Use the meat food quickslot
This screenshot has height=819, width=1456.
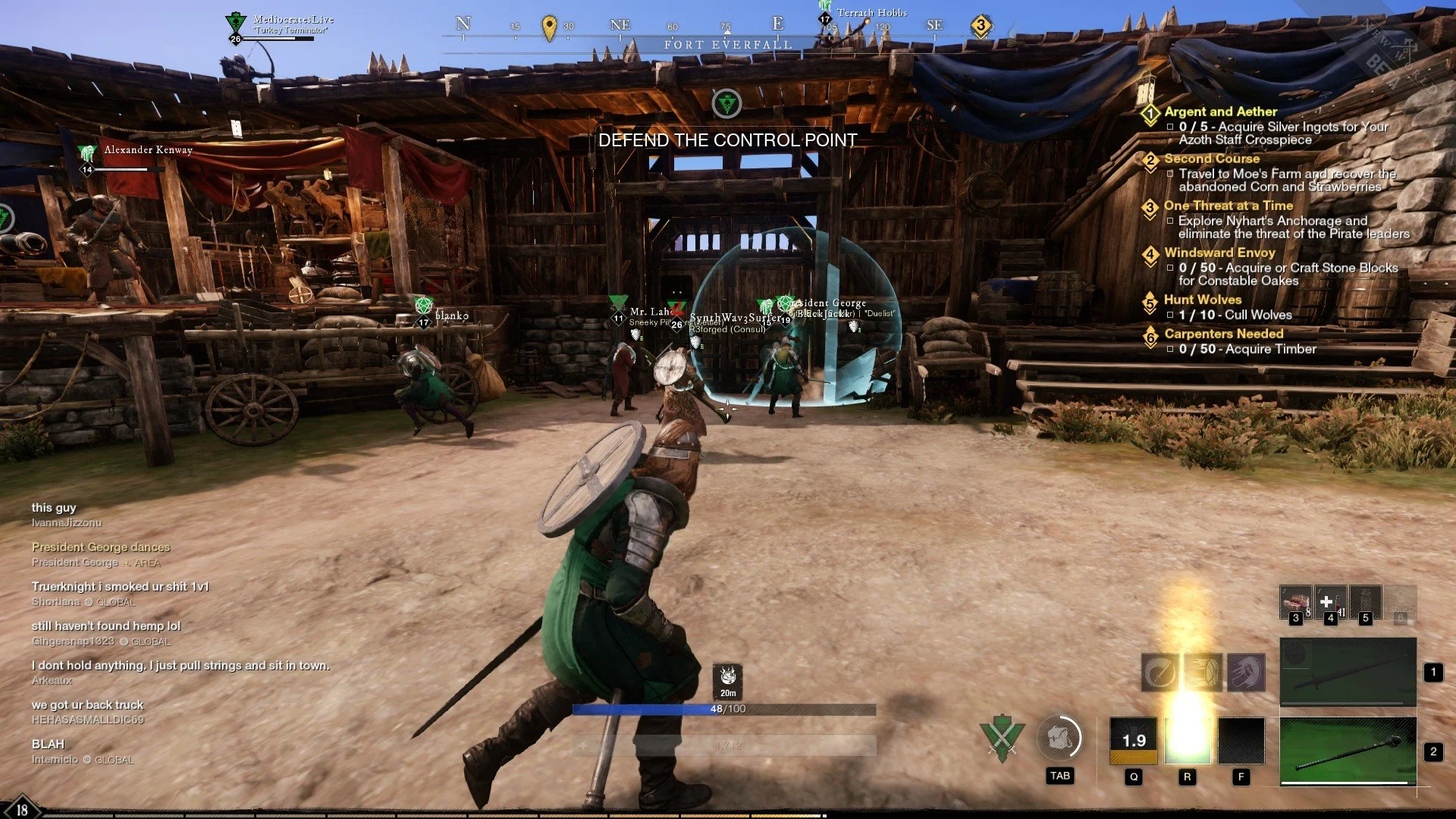1295,603
